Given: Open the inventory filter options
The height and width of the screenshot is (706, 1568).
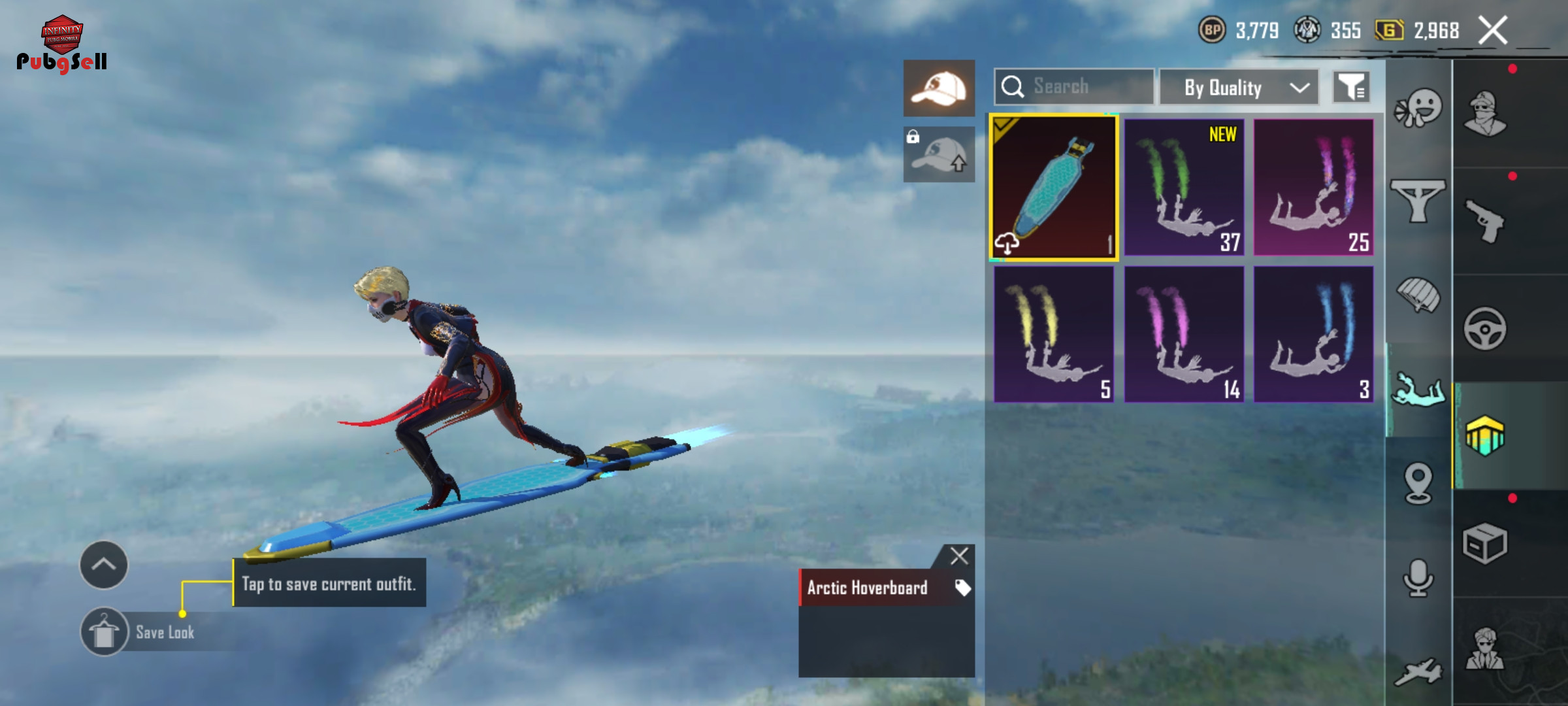Looking at the screenshot, I should [1351, 87].
